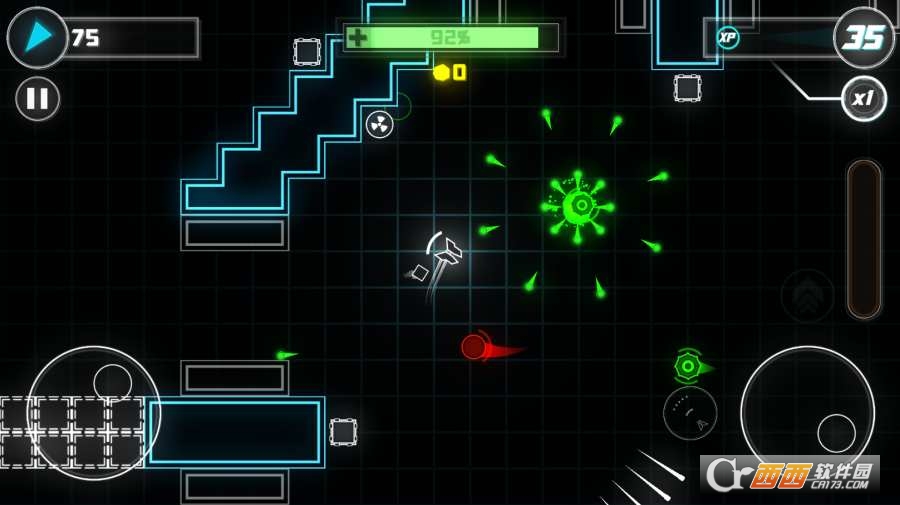The width and height of the screenshot is (900, 505).
Task: Tap the blue triangle currency icon
Action: coord(37,38)
